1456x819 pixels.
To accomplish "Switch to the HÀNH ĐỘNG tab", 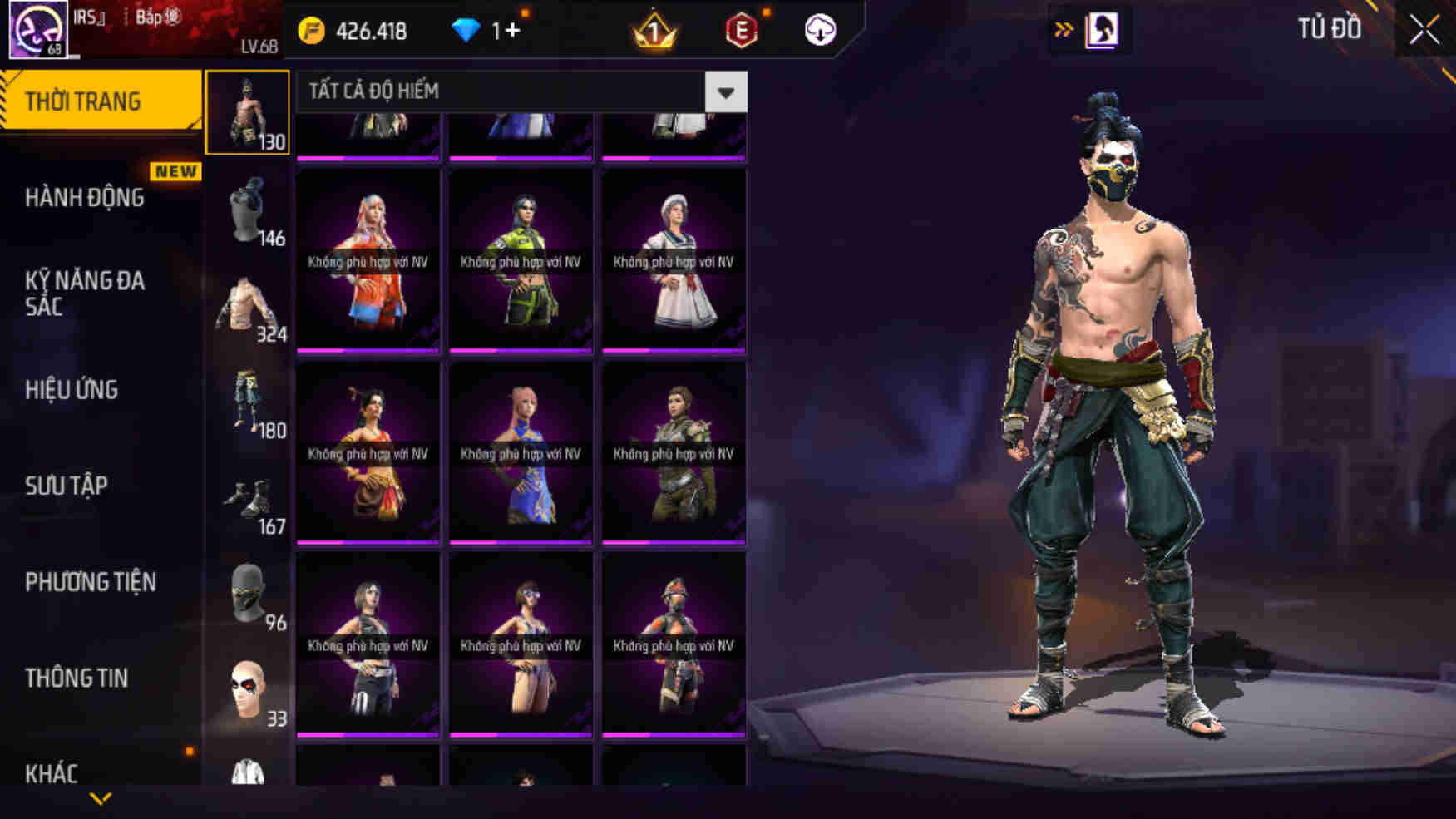I will point(83,198).
